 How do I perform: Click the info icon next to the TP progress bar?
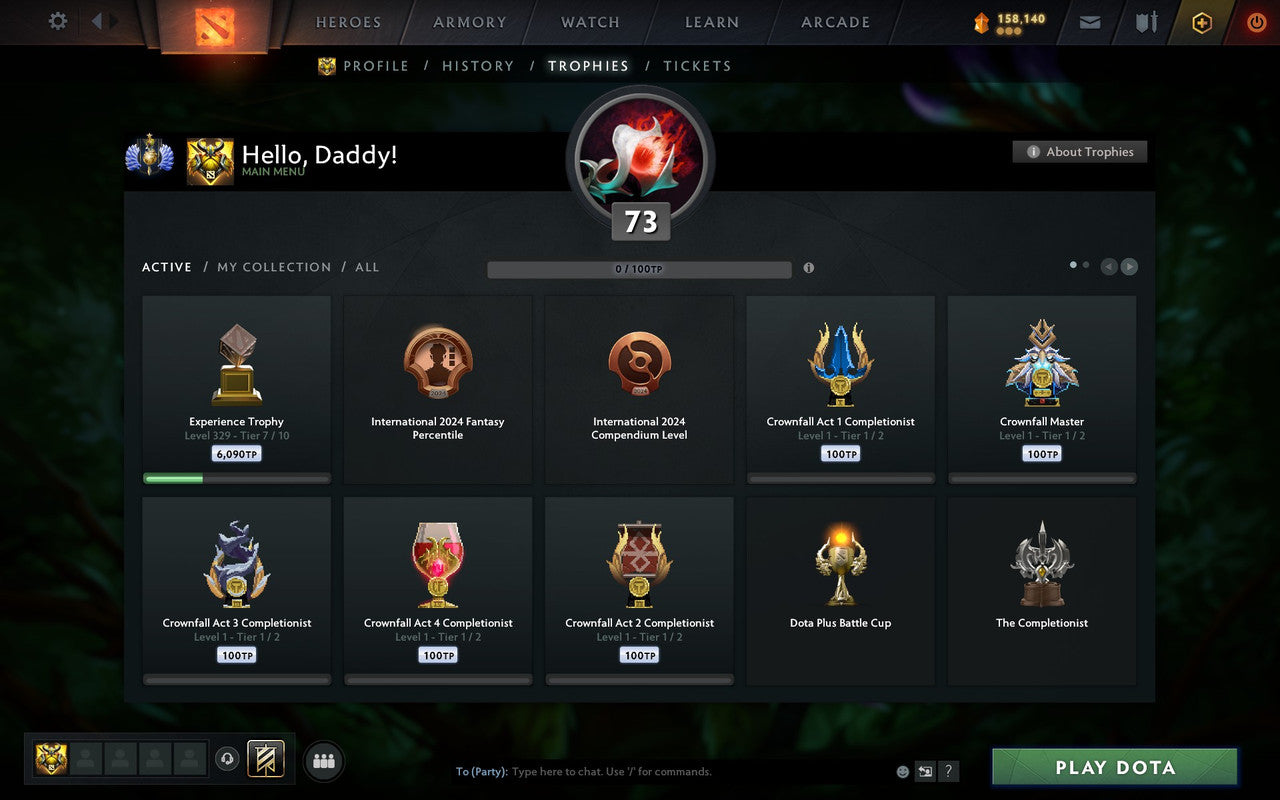[x=809, y=268]
